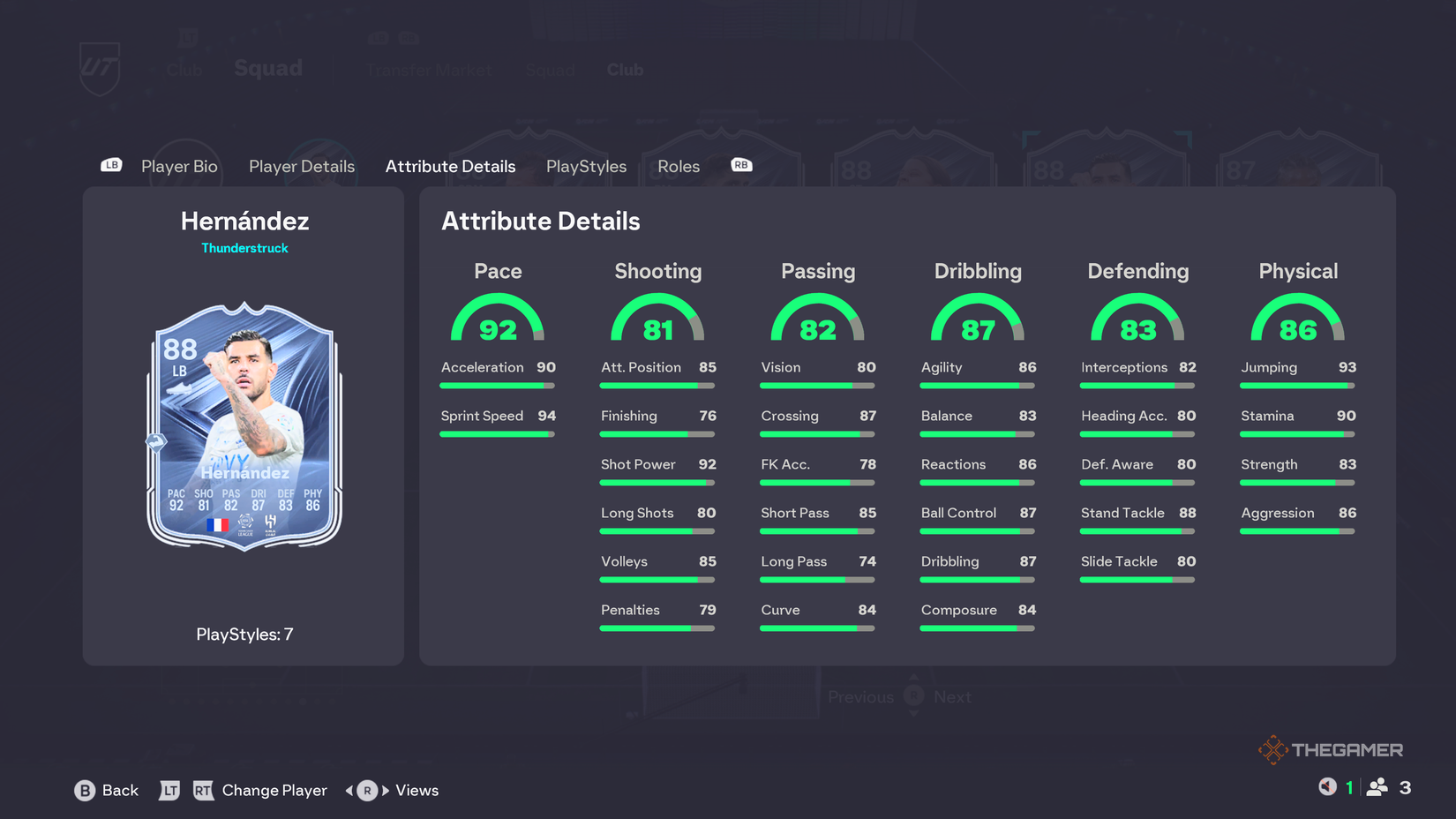Viewport: 1456px width, 819px height.
Task: Click the R button icon between Previous and Next
Action: click(913, 696)
